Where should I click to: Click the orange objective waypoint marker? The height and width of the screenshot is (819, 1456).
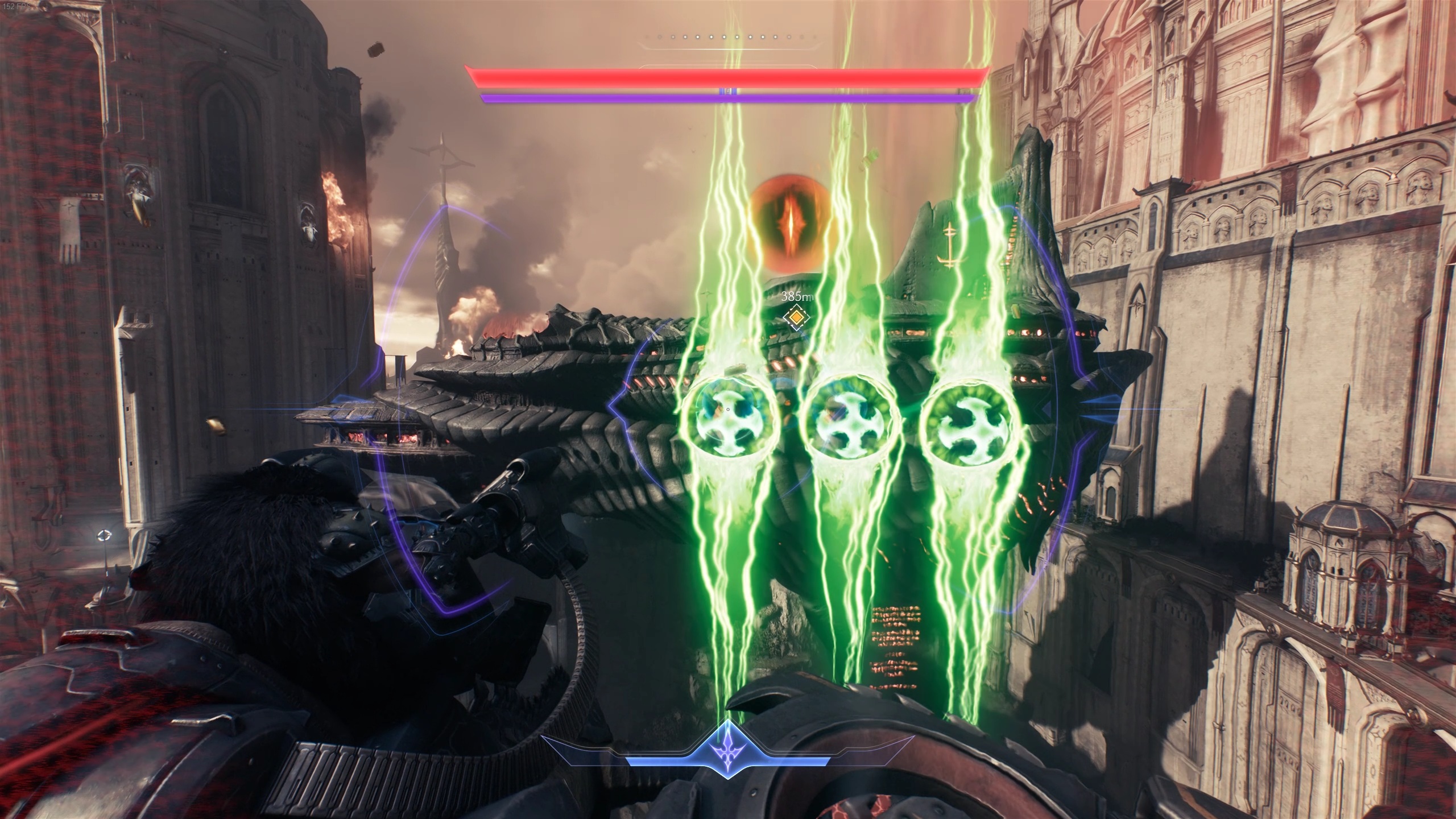(x=797, y=317)
